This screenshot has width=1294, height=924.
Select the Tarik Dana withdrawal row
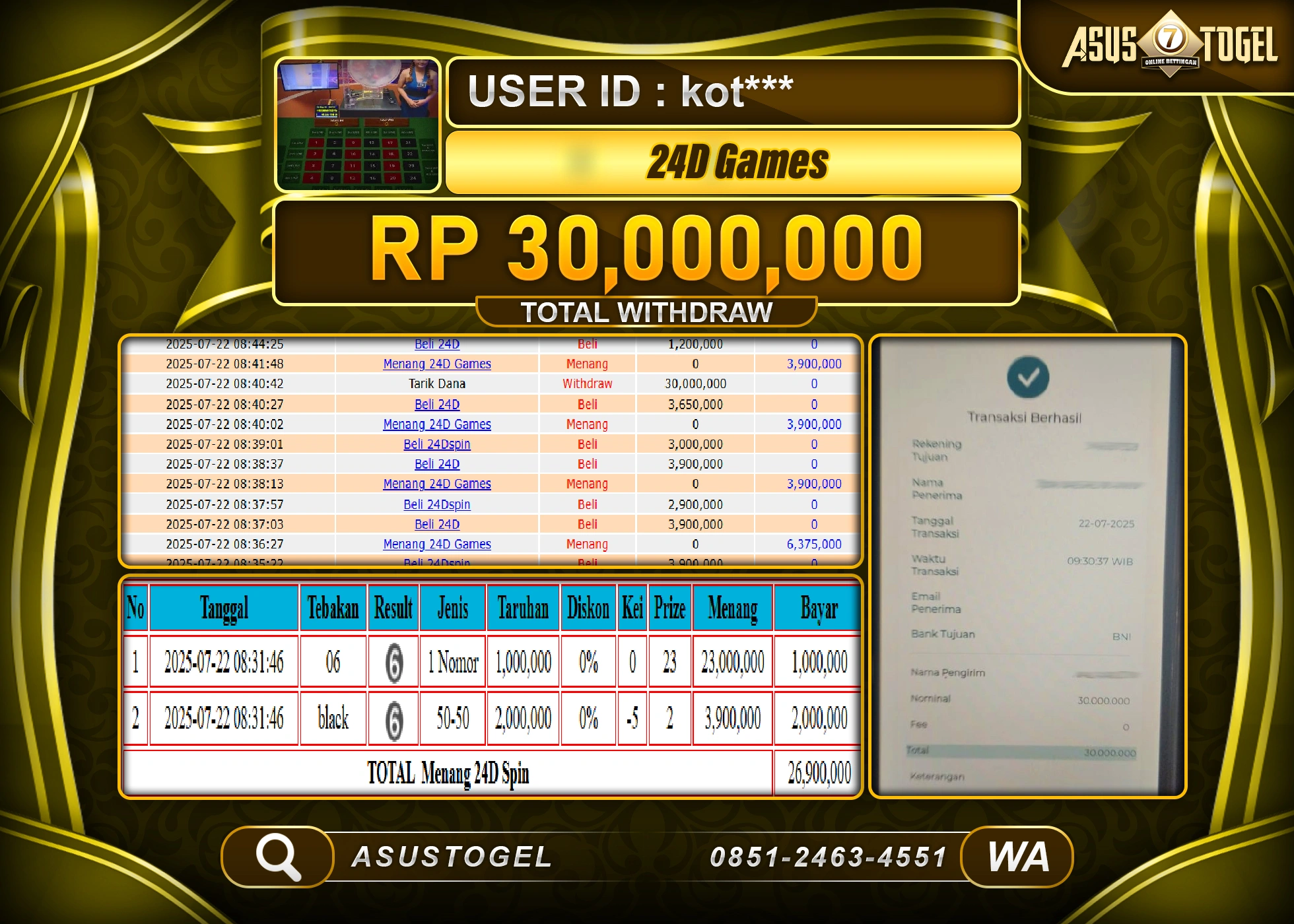click(436, 383)
